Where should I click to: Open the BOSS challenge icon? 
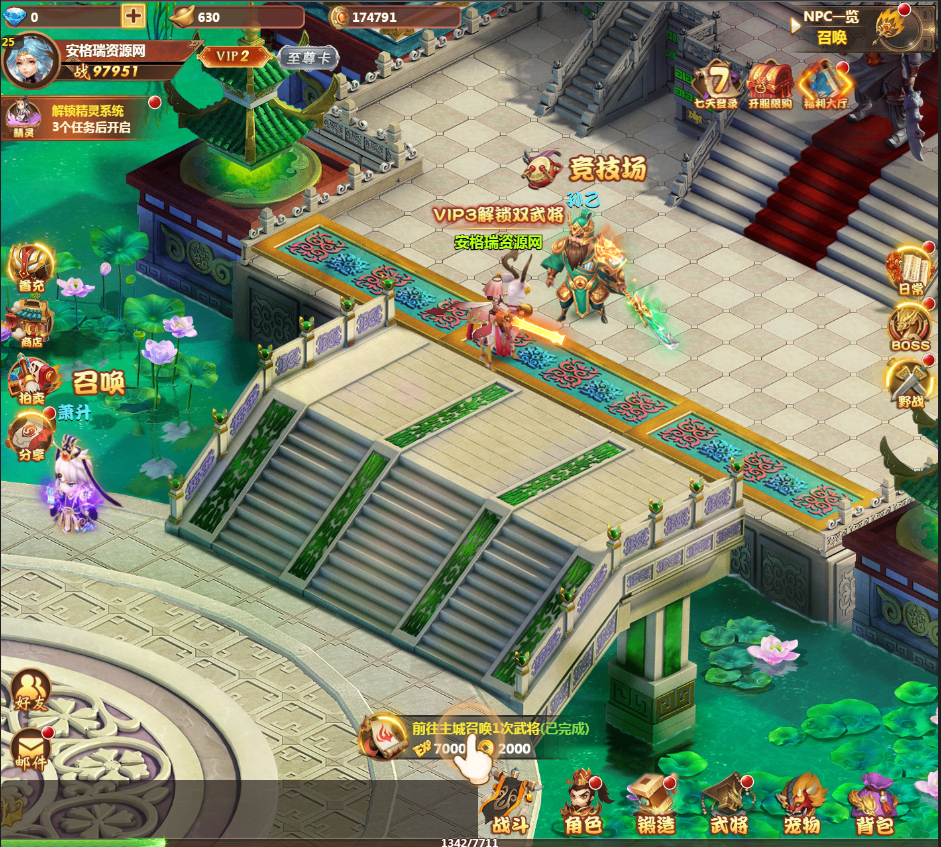910,326
